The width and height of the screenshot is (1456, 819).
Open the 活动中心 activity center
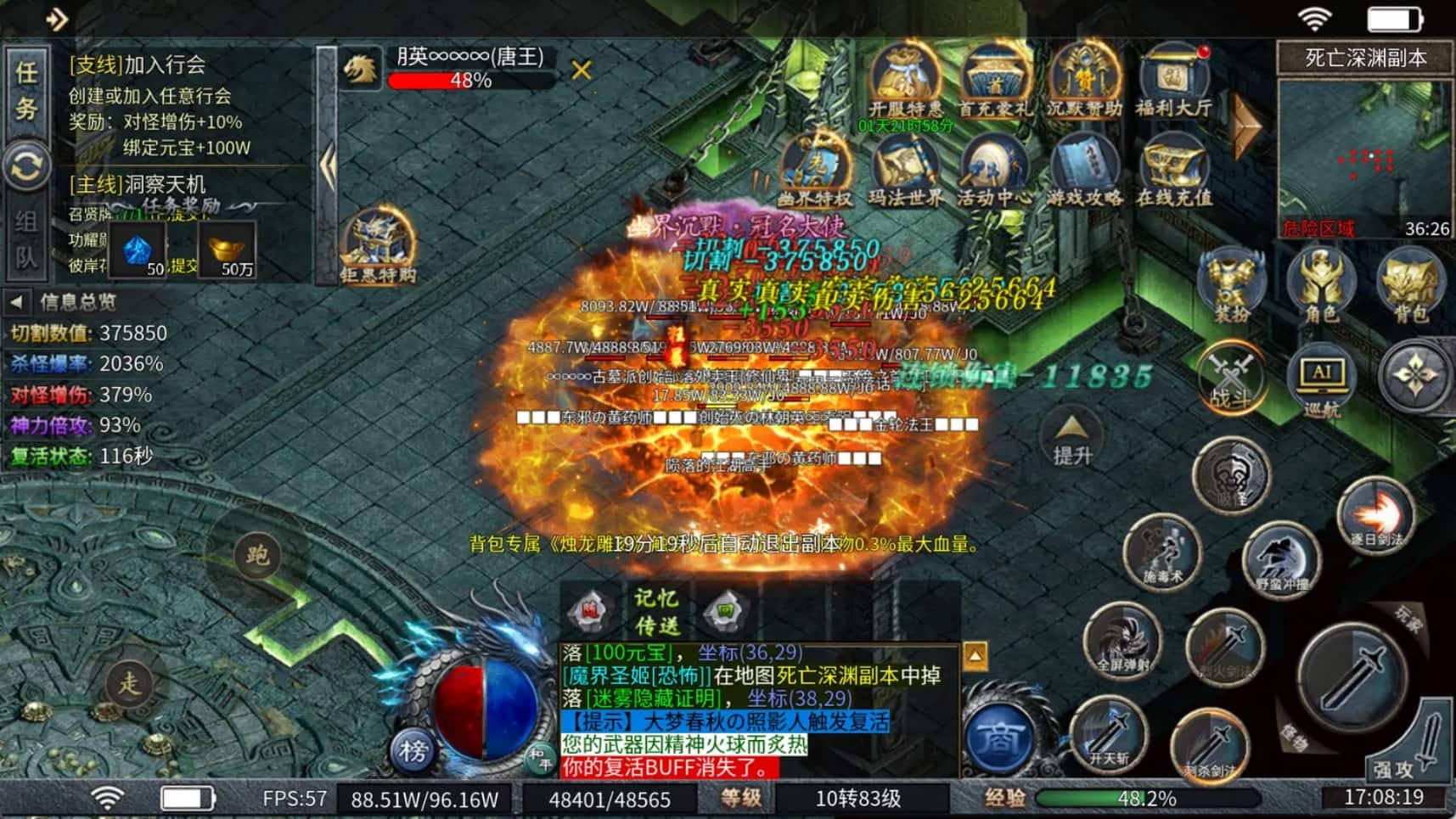pyautogui.click(x=995, y=171)
